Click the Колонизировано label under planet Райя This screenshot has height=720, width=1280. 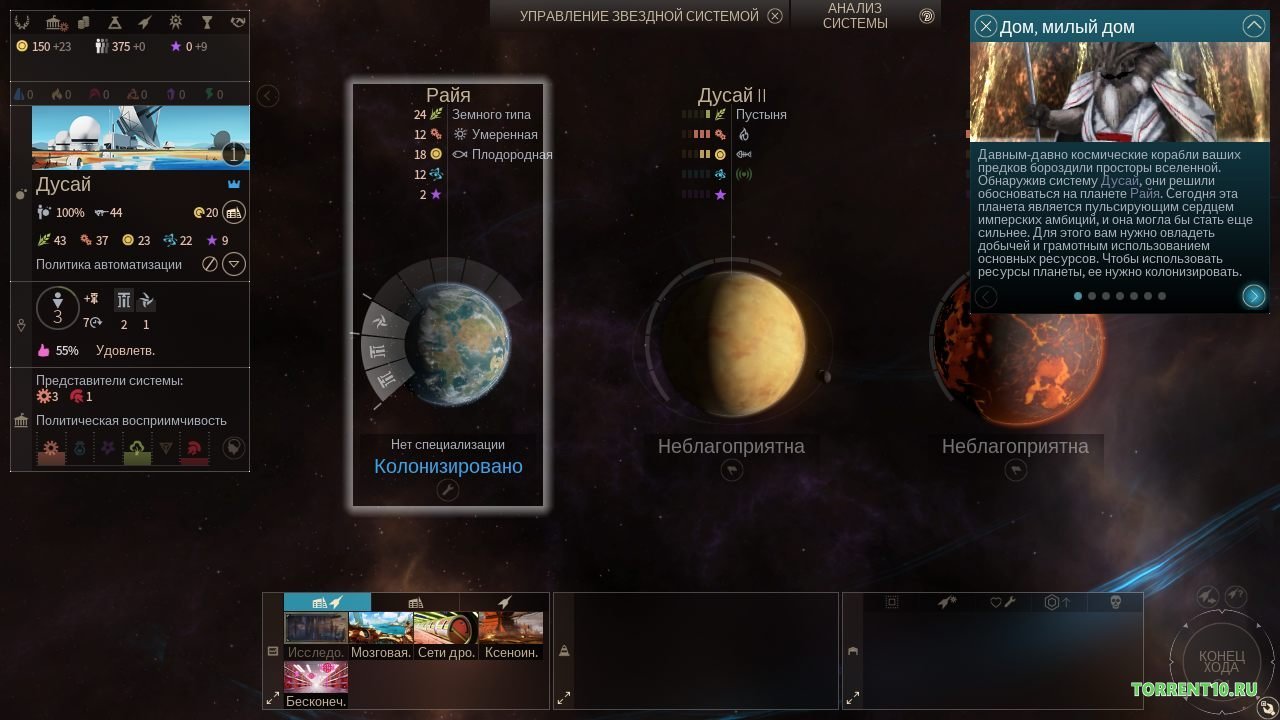(x=448, y=466)
